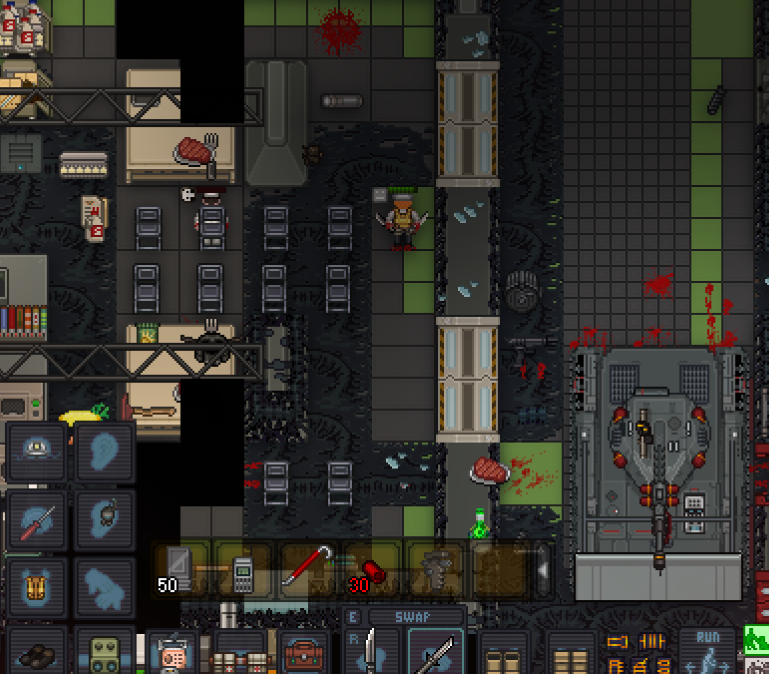Select the red shell stack of 30

371,572
